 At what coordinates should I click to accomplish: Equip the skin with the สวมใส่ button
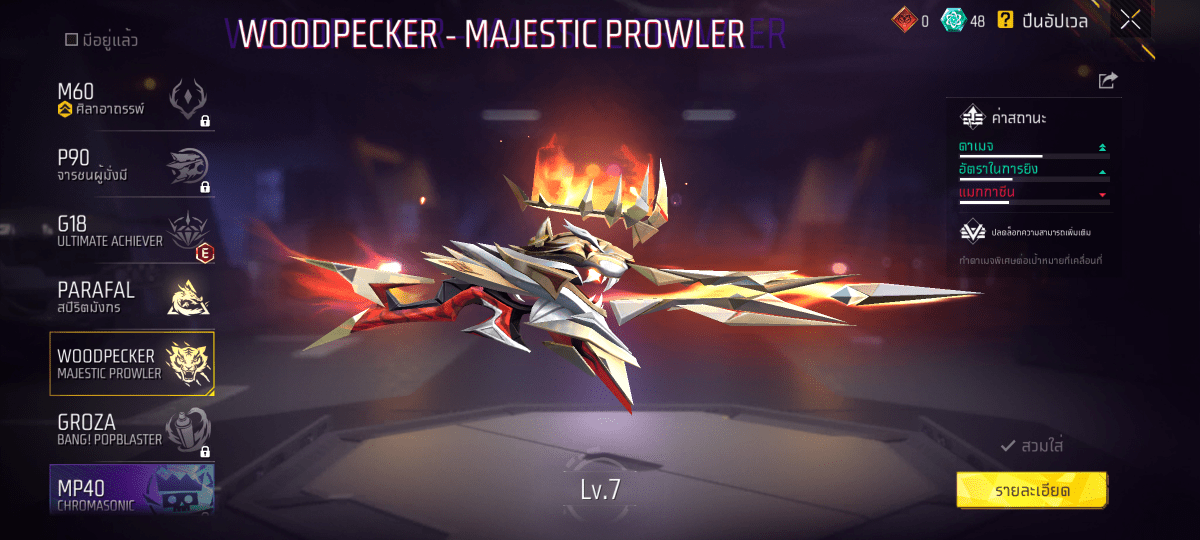pyautogui.click(x=1031, y=446)
